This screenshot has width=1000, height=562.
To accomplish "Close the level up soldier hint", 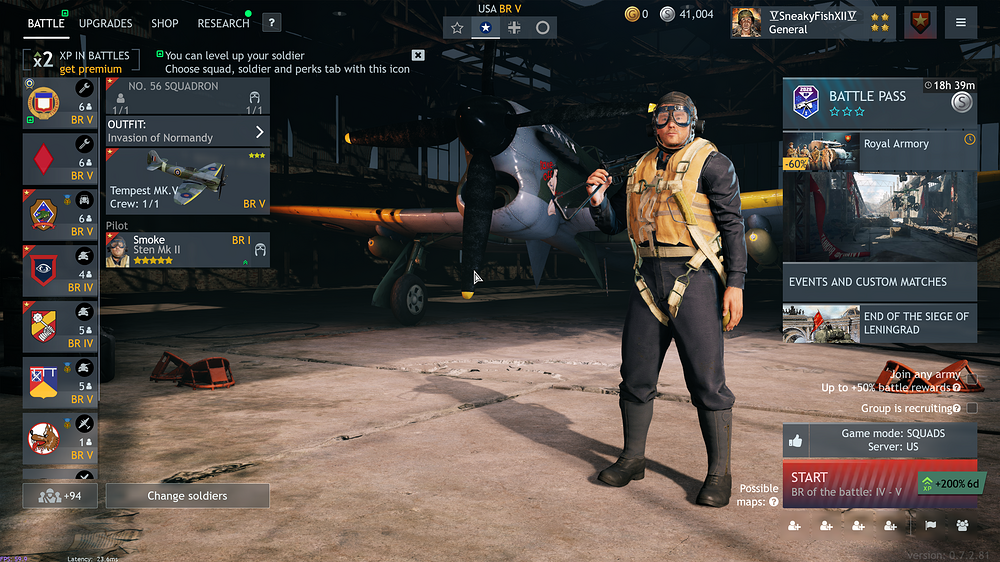I will coord(418,56).
